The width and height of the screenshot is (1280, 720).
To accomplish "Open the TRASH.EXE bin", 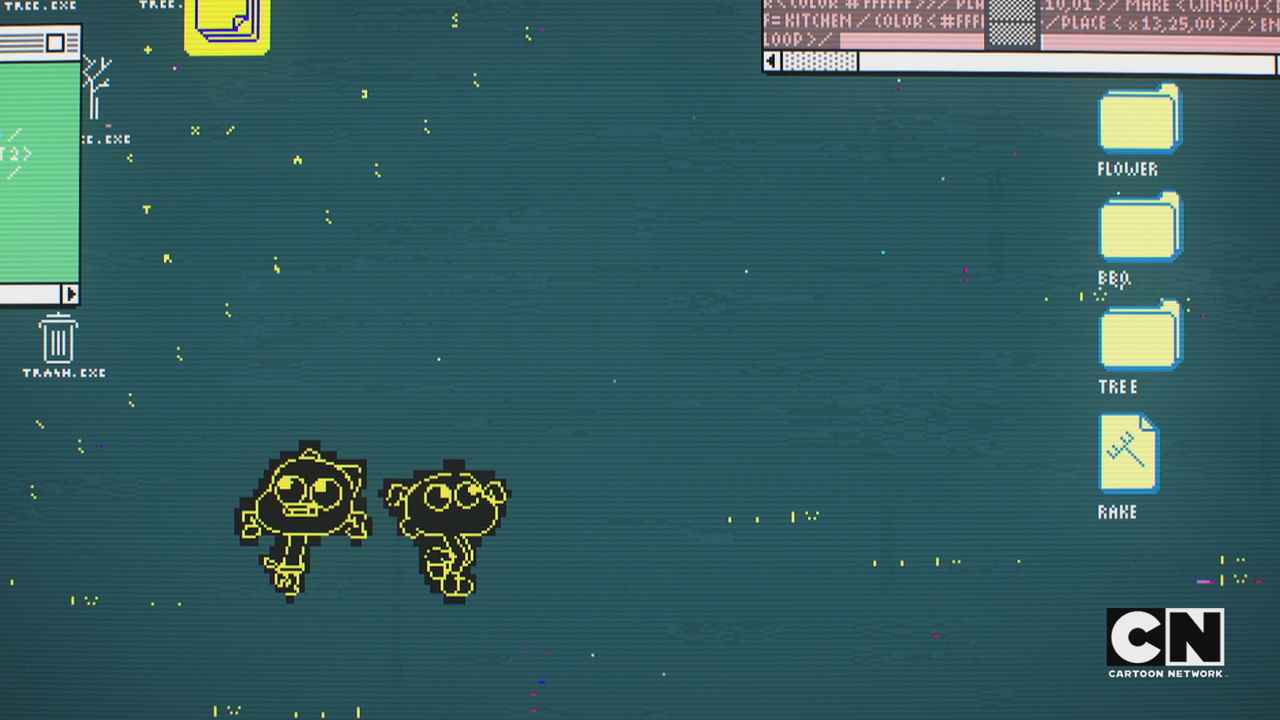I will [58, 339].
